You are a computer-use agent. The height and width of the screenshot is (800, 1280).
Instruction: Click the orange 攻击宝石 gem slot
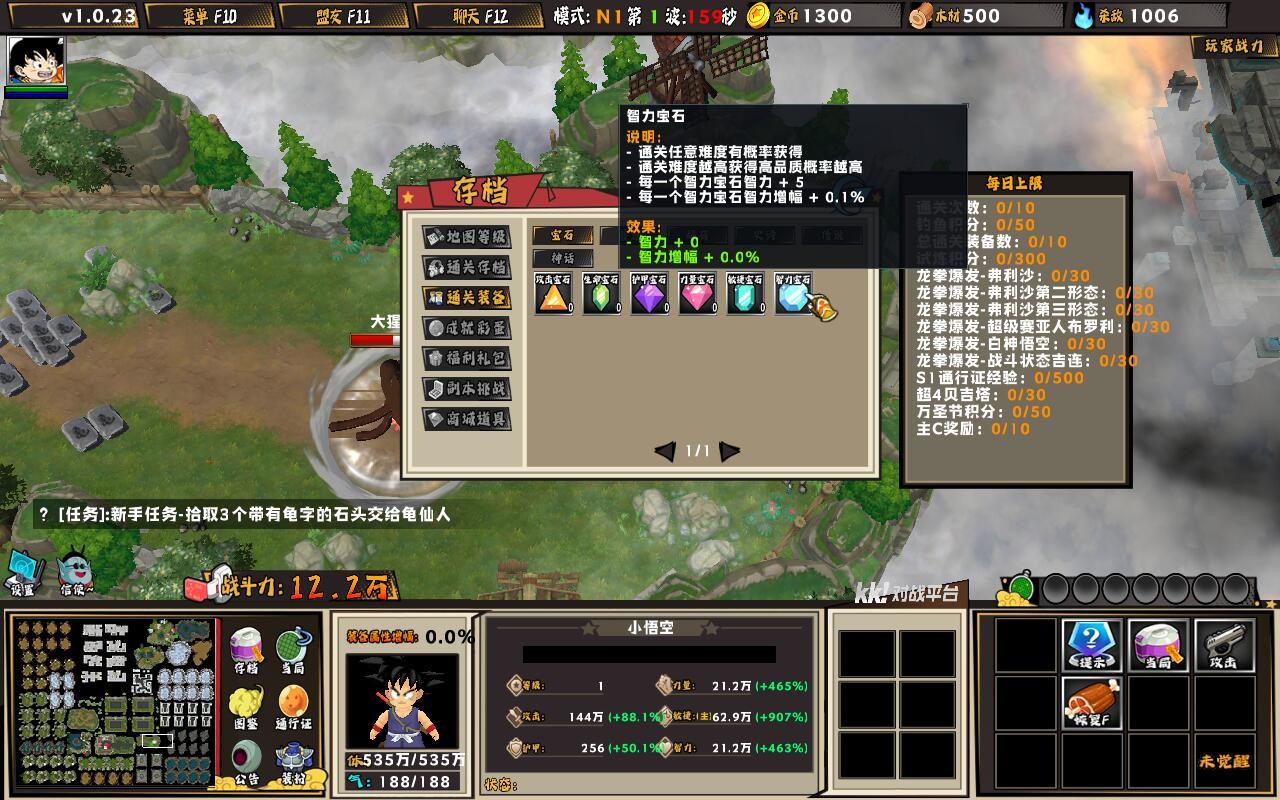coord(553,296)
